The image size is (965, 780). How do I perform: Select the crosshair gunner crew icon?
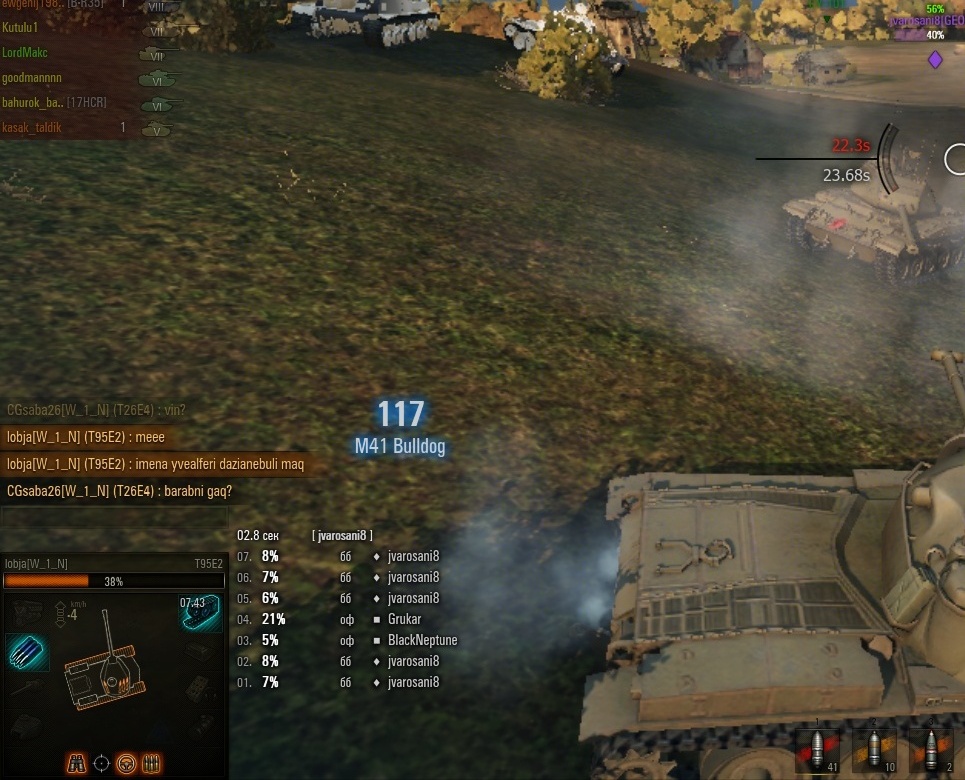[101, 763]
